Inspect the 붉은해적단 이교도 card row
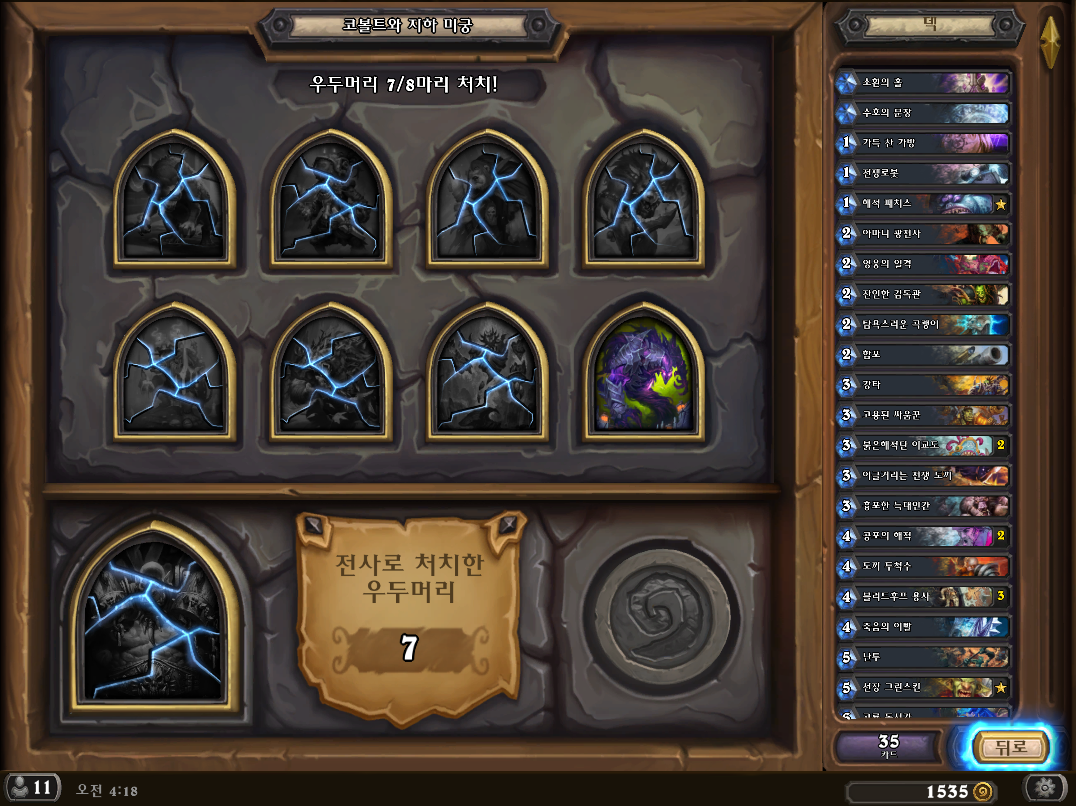 (922, 446)
